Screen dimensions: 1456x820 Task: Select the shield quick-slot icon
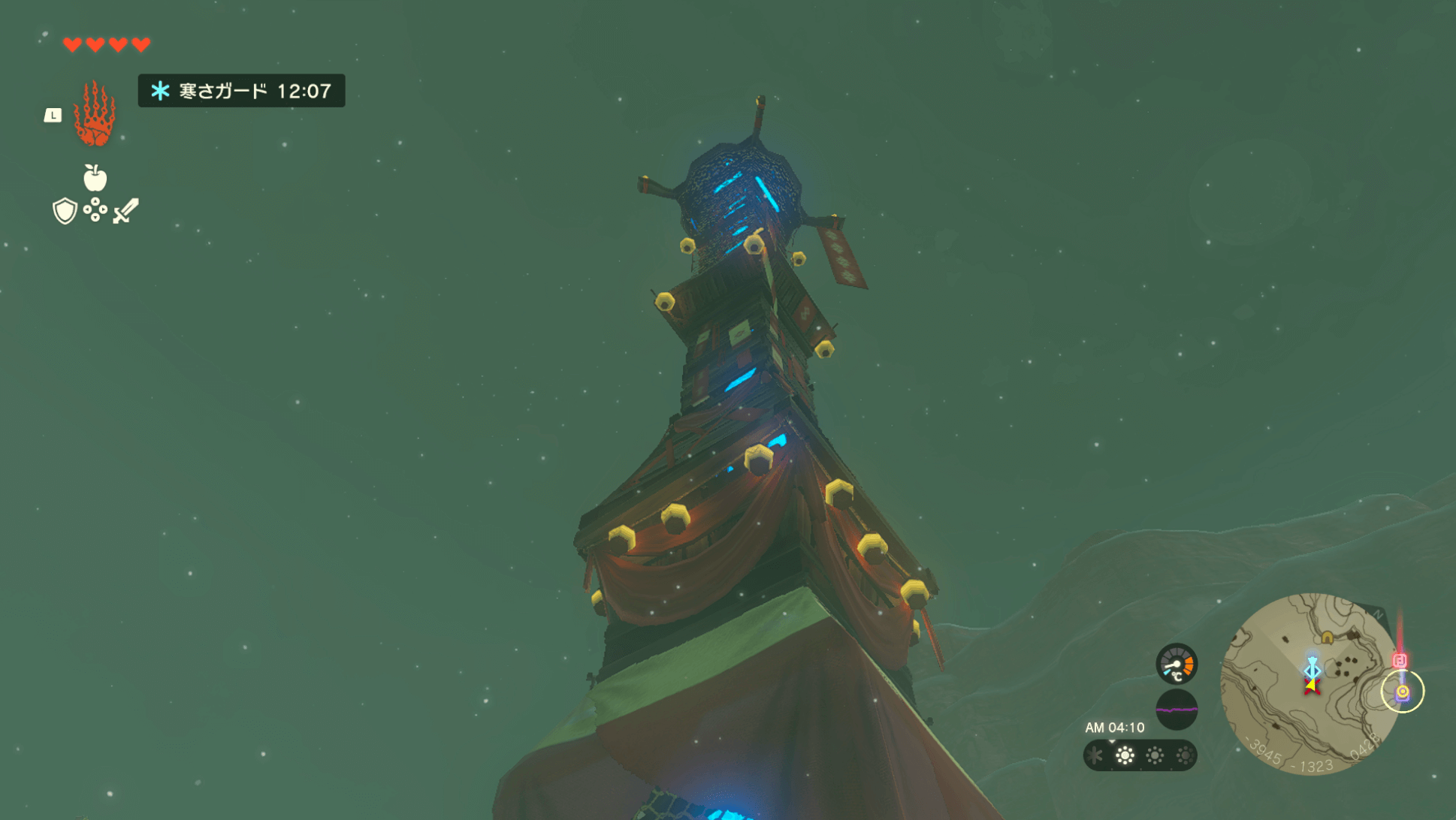tap(65, 211)
